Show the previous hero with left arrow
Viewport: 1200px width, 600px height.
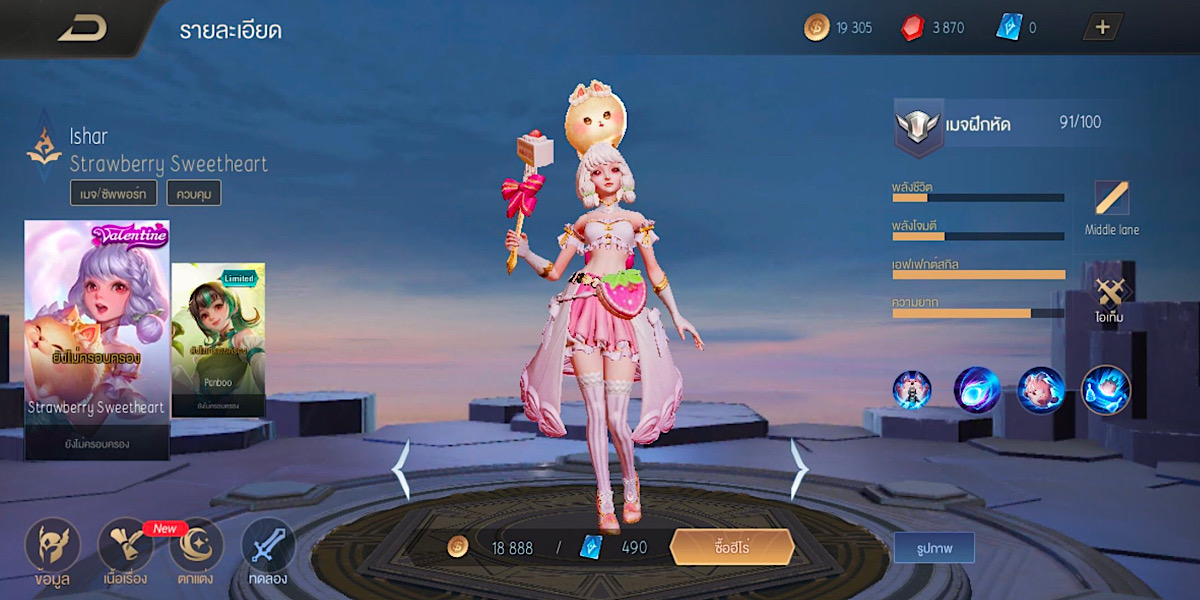[x=401, y=470]
